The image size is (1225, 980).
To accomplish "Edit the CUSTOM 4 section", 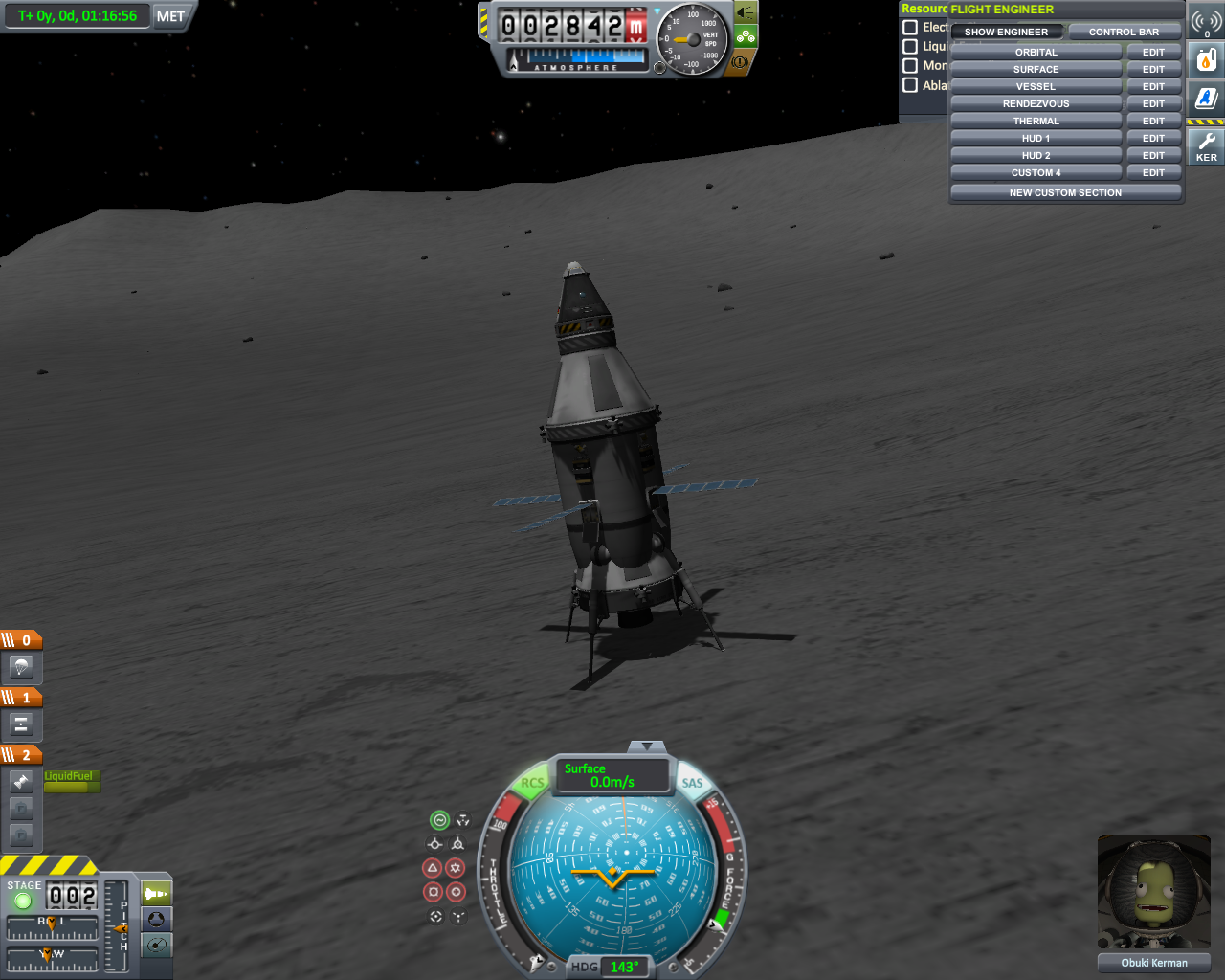I will coord(1153,173).
